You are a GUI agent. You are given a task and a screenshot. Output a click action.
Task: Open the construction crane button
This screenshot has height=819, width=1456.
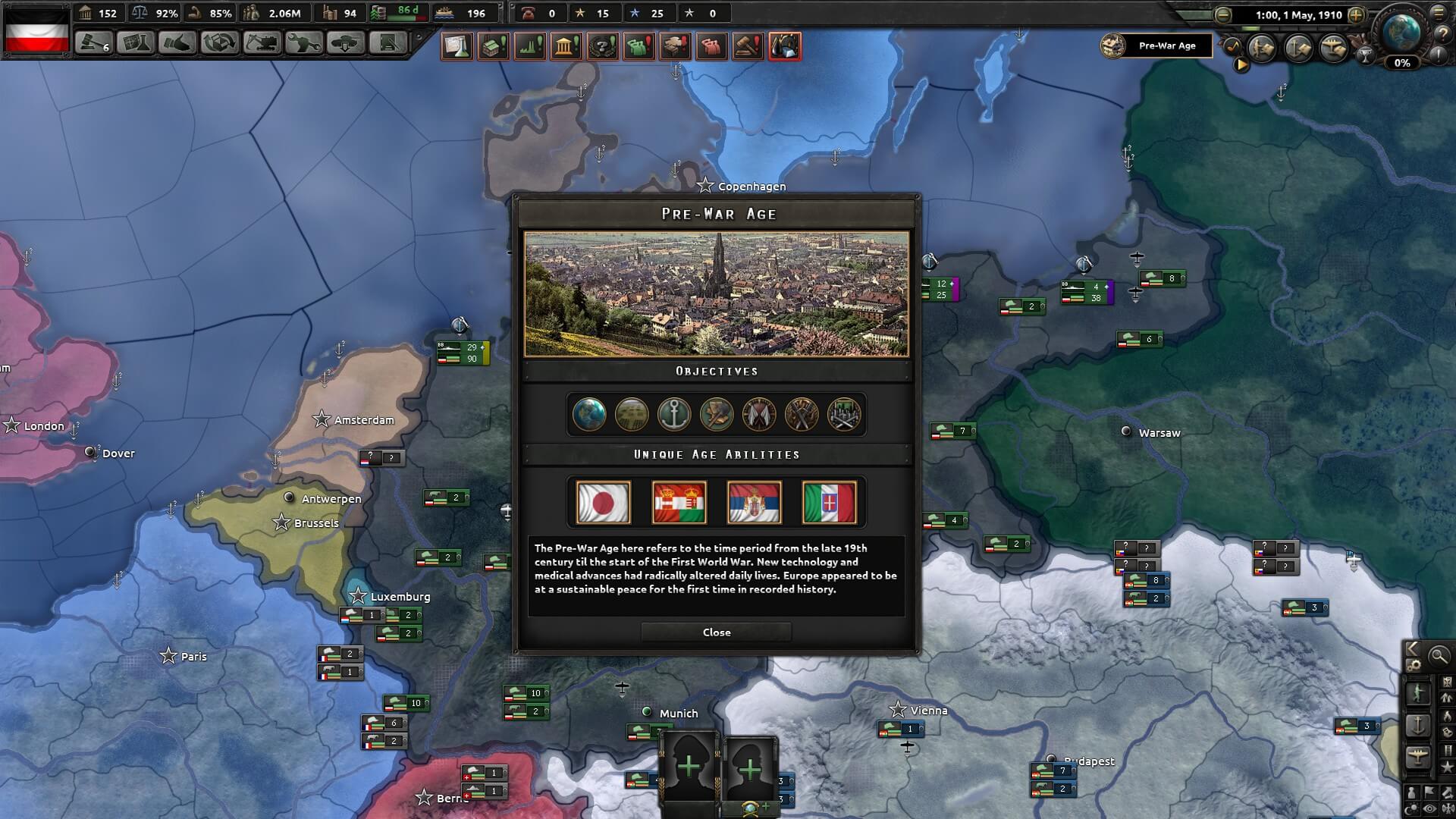[x=262, y=42]
